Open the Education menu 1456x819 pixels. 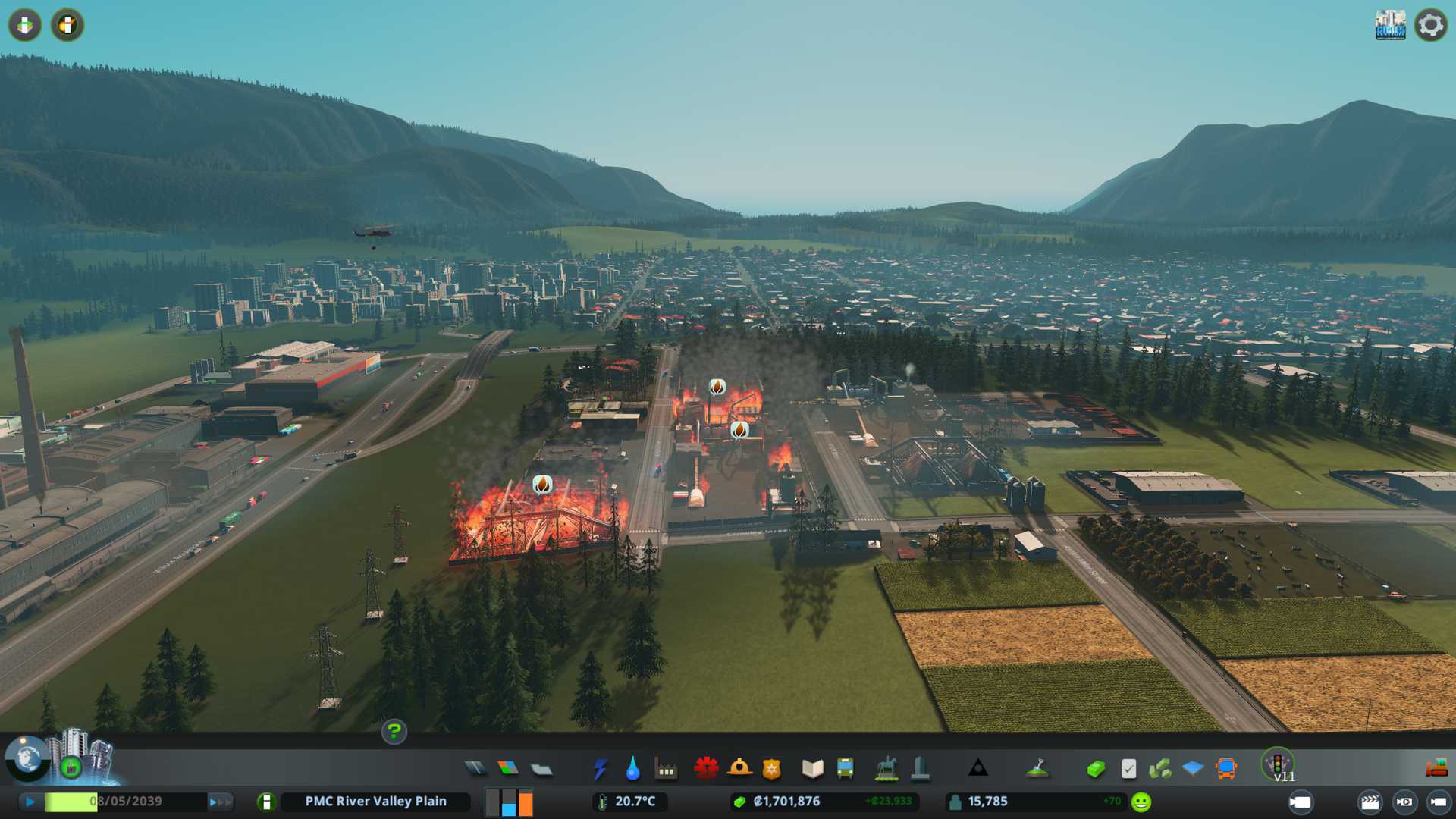pyautogui.click(x=812, y=769)
